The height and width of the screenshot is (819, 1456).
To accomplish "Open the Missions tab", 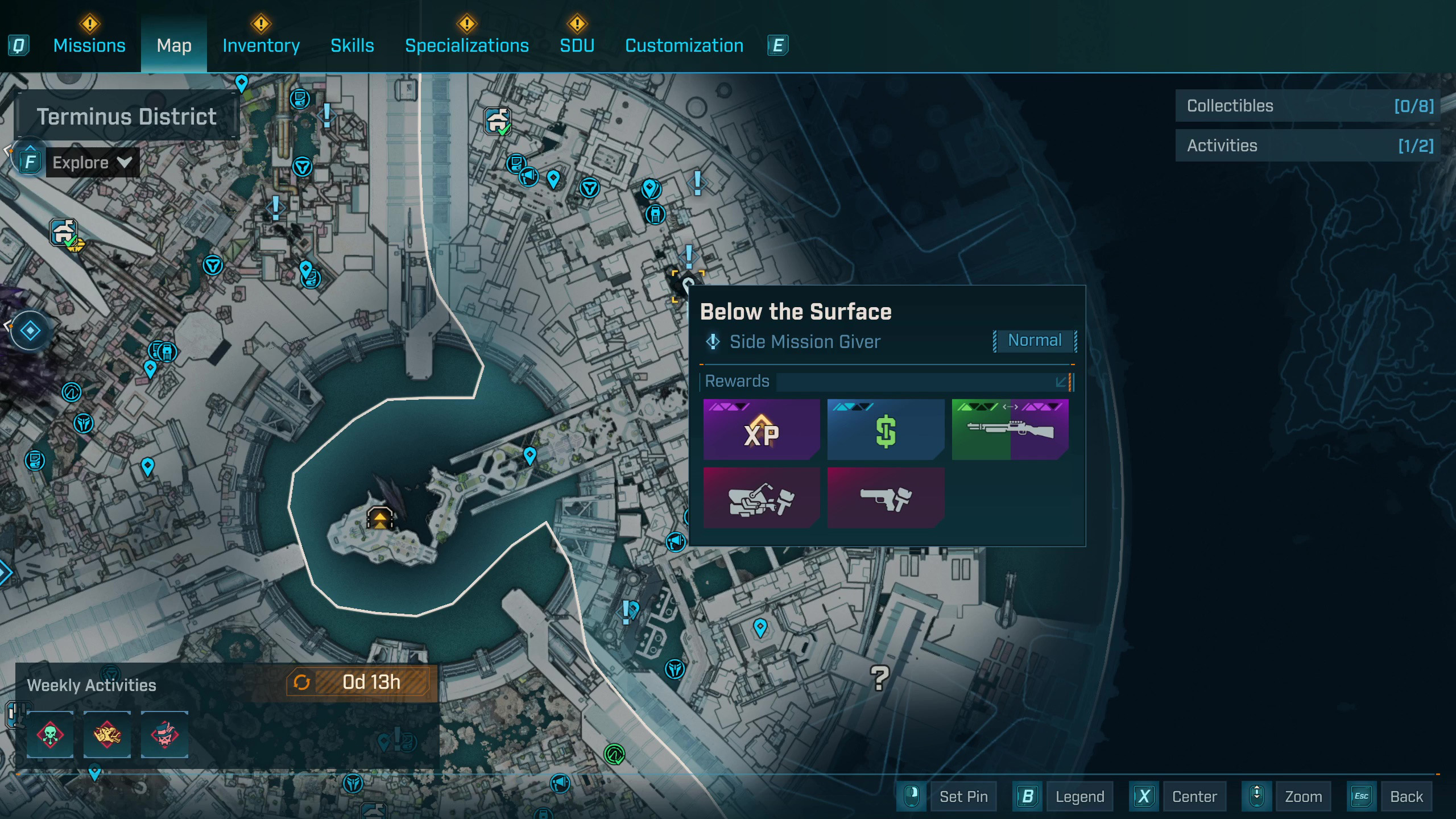I will pyautogui.click(x=89, y=45).
